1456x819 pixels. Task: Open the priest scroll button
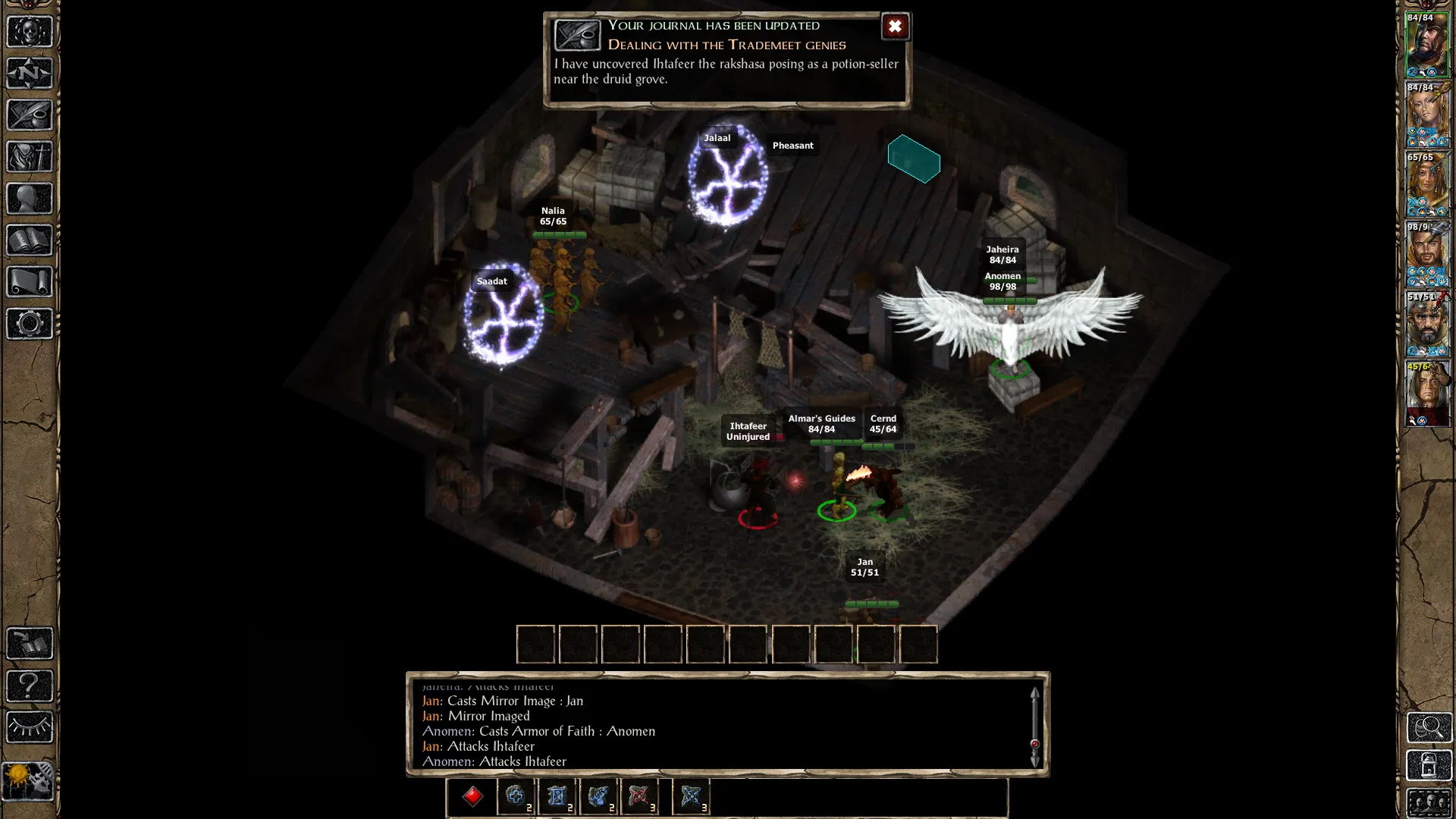coord(30,282)
